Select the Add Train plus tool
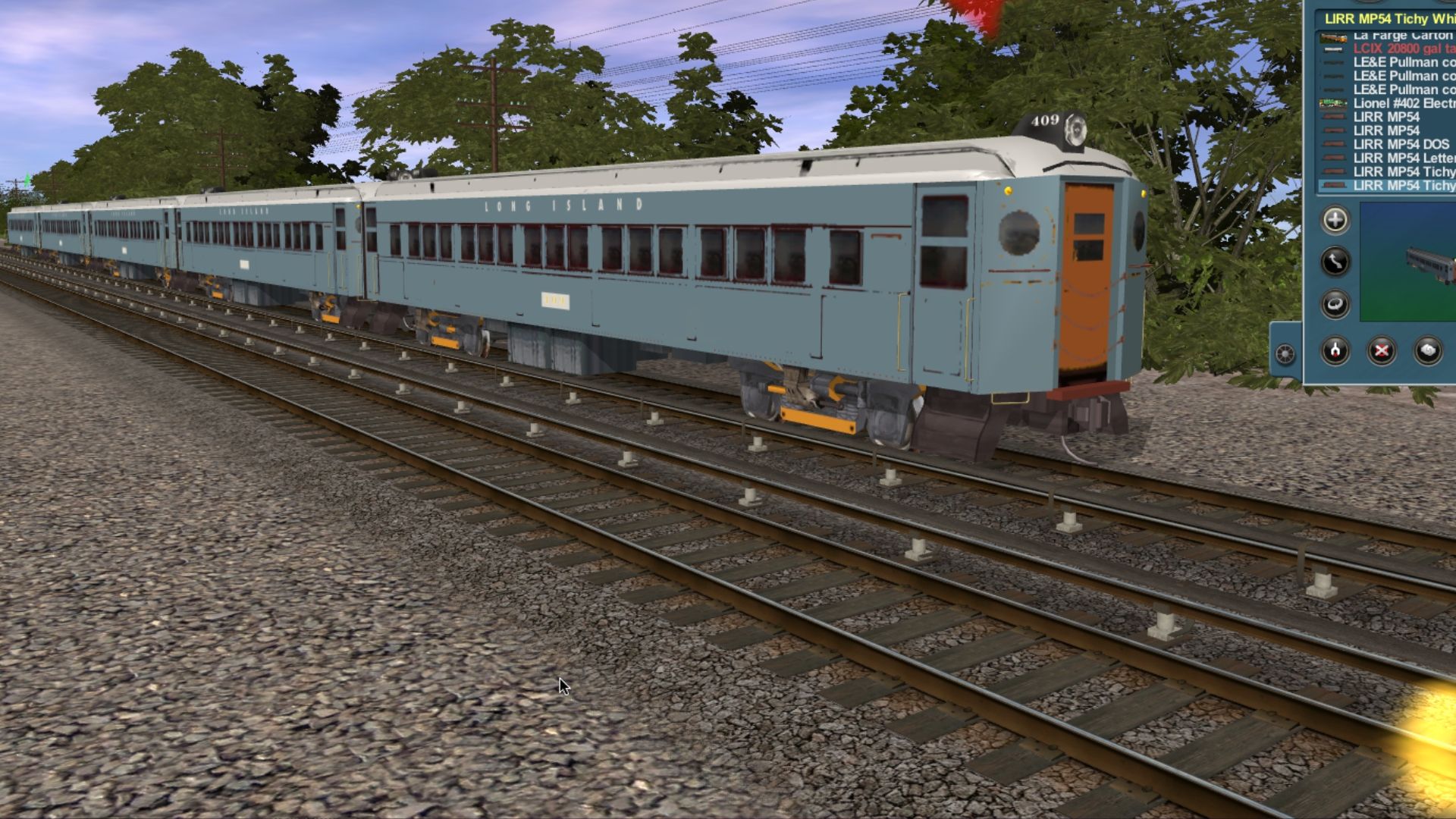 [1336, 220]
